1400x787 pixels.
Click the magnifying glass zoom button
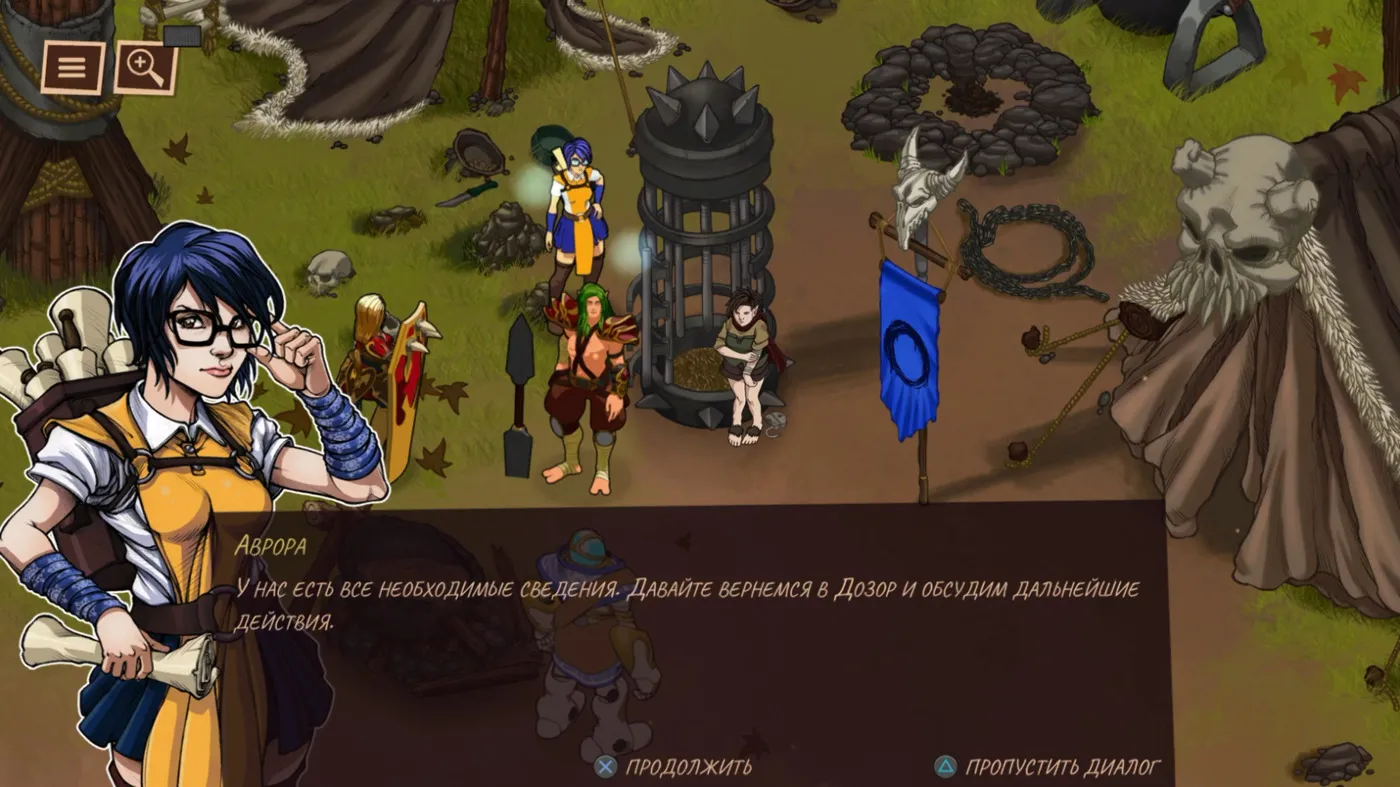[145, 68]
